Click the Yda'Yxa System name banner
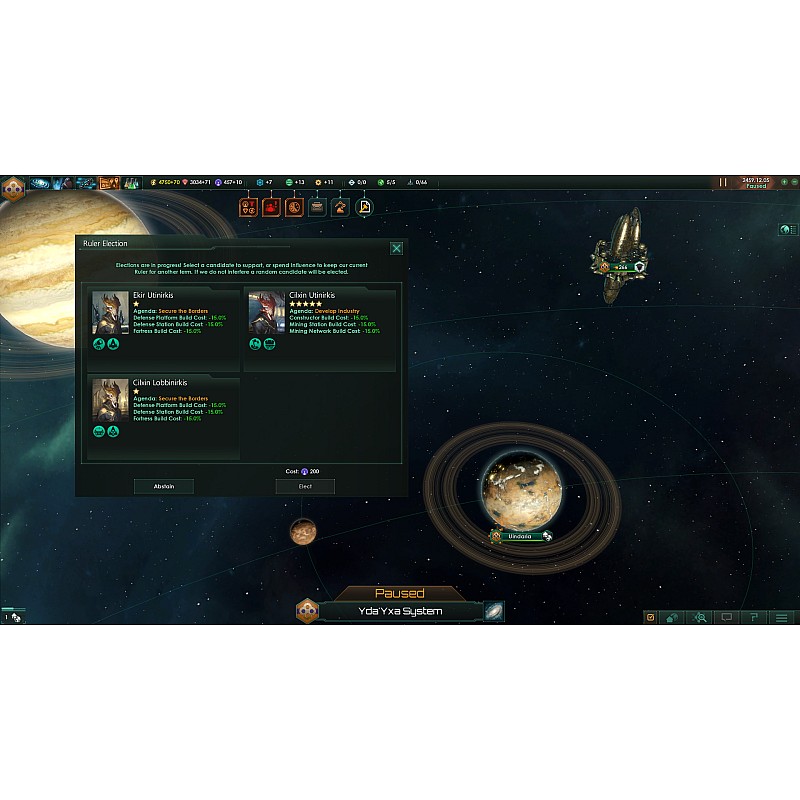This screenshot has height=800, width=800. click(400, 611)
